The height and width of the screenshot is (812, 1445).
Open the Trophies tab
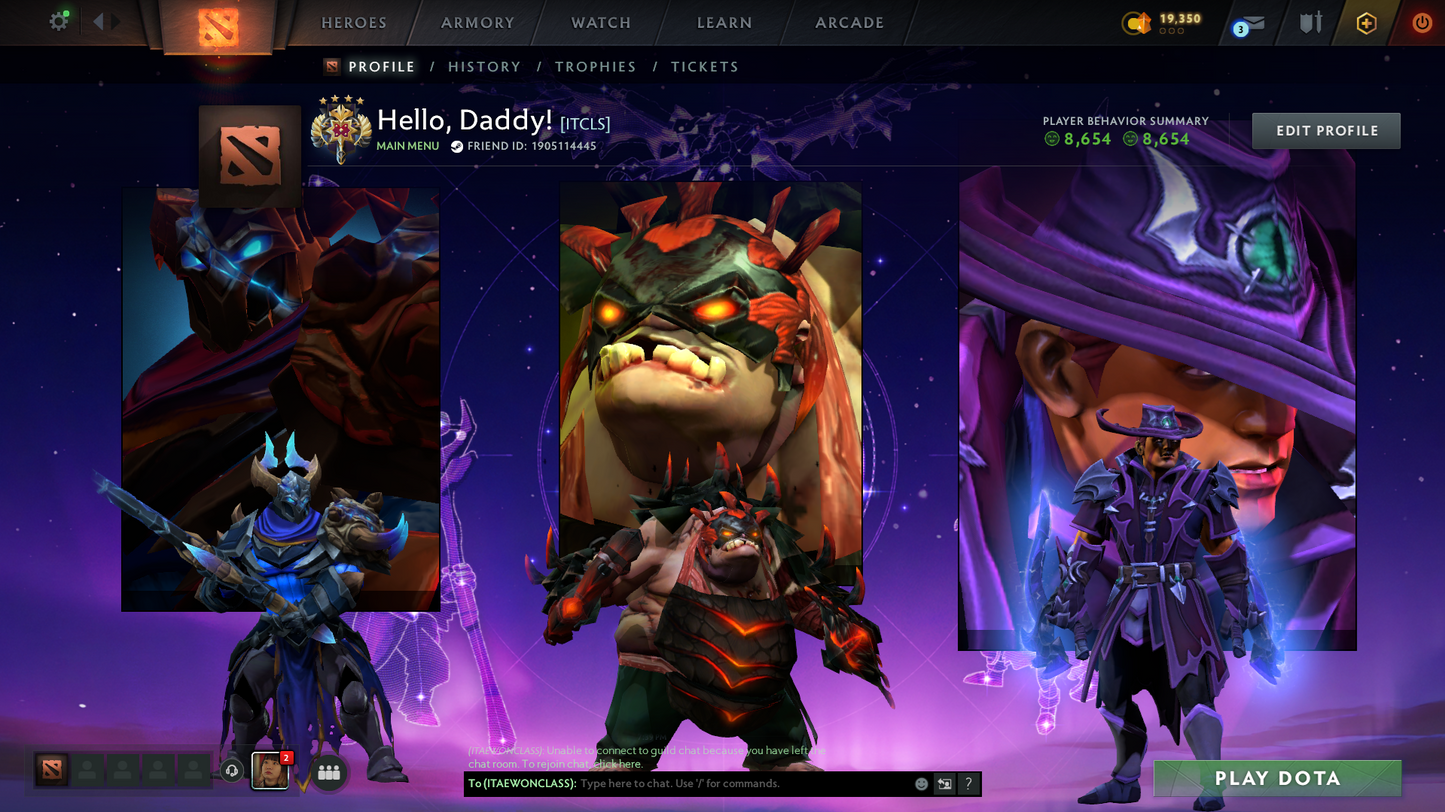point(595,67)
